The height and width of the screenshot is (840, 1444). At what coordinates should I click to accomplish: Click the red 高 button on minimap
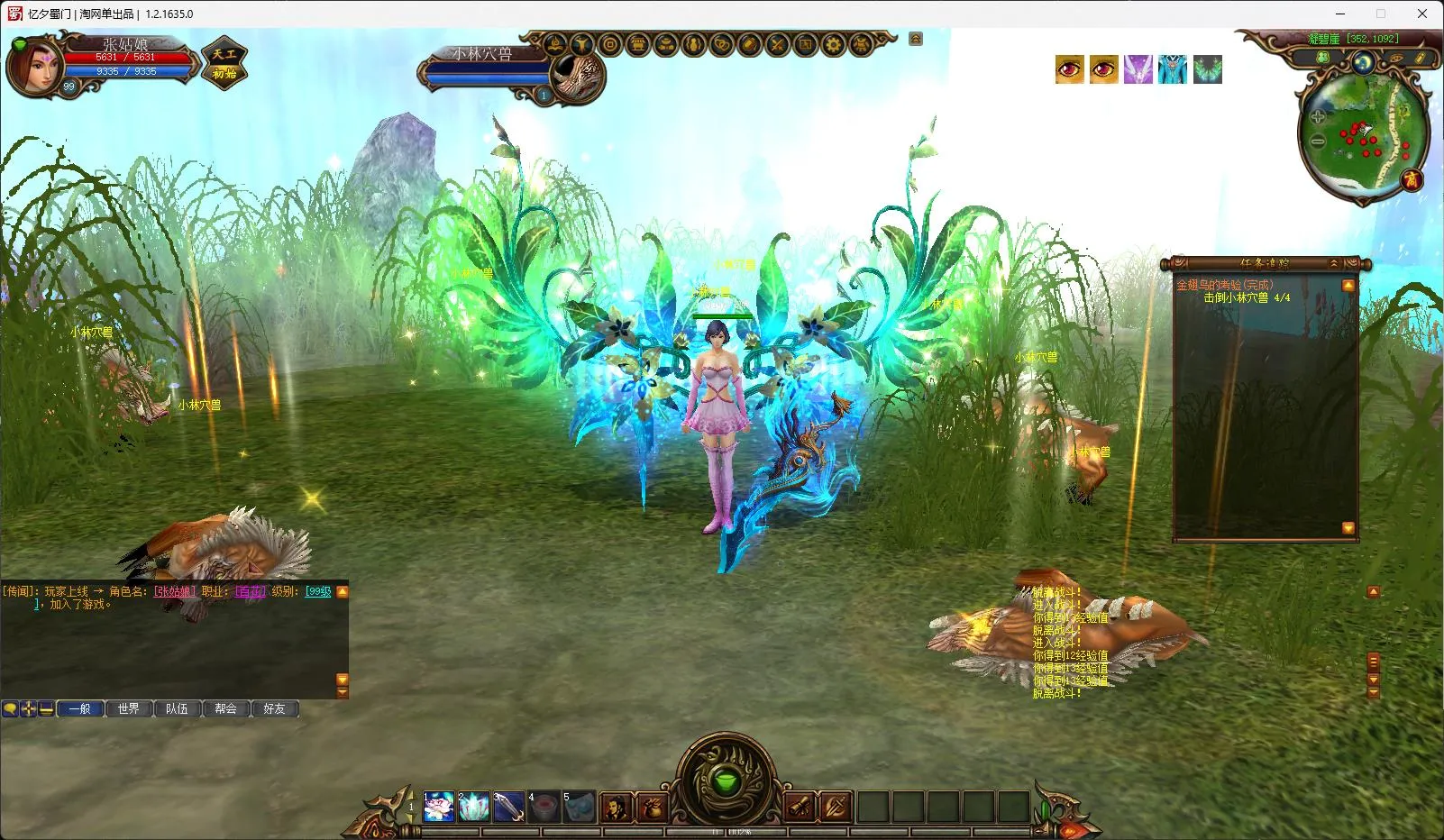1411,179
